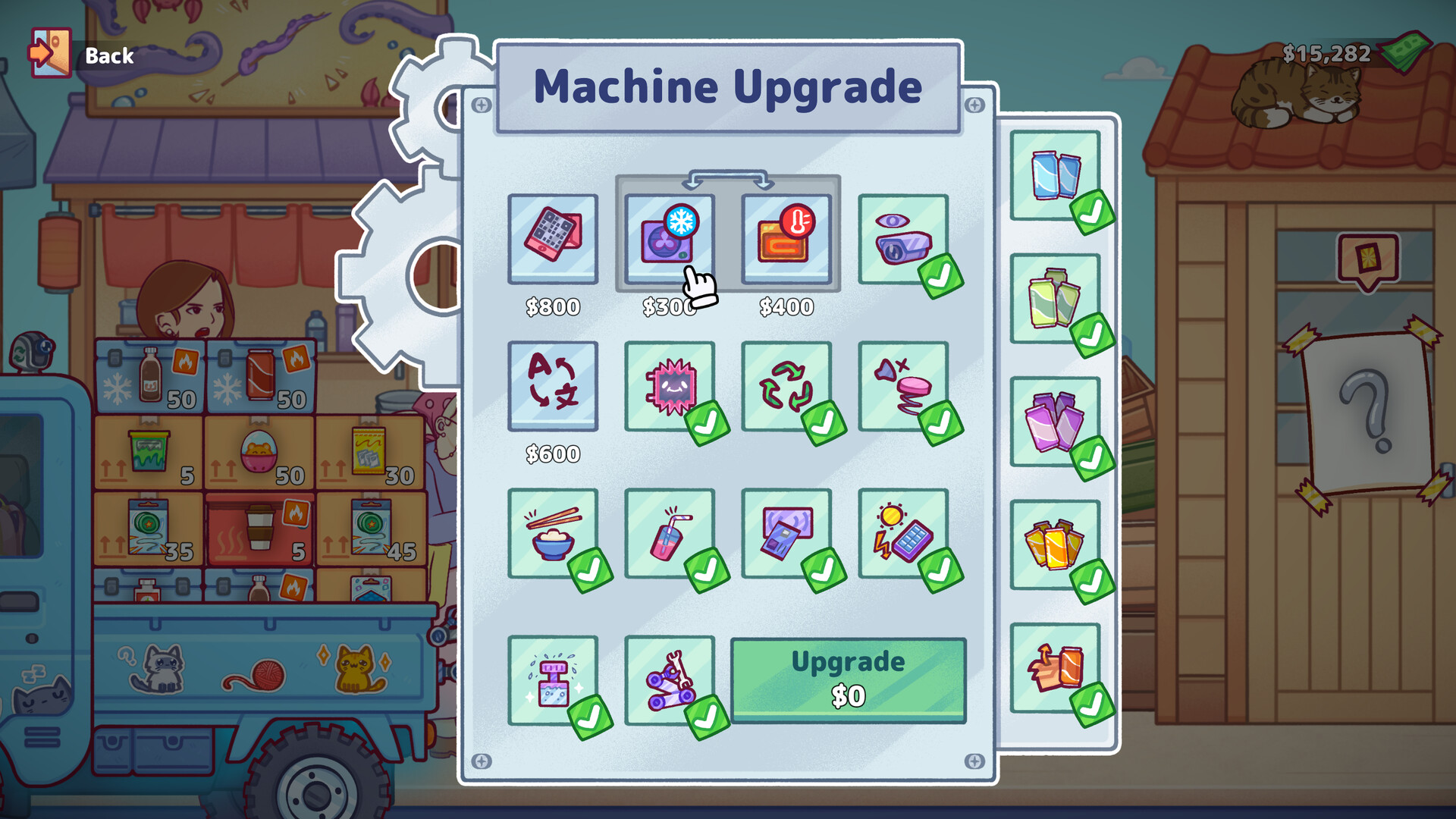Select the recycling upgrade
Screen dimensions: 1456x819
pos(786,385)
